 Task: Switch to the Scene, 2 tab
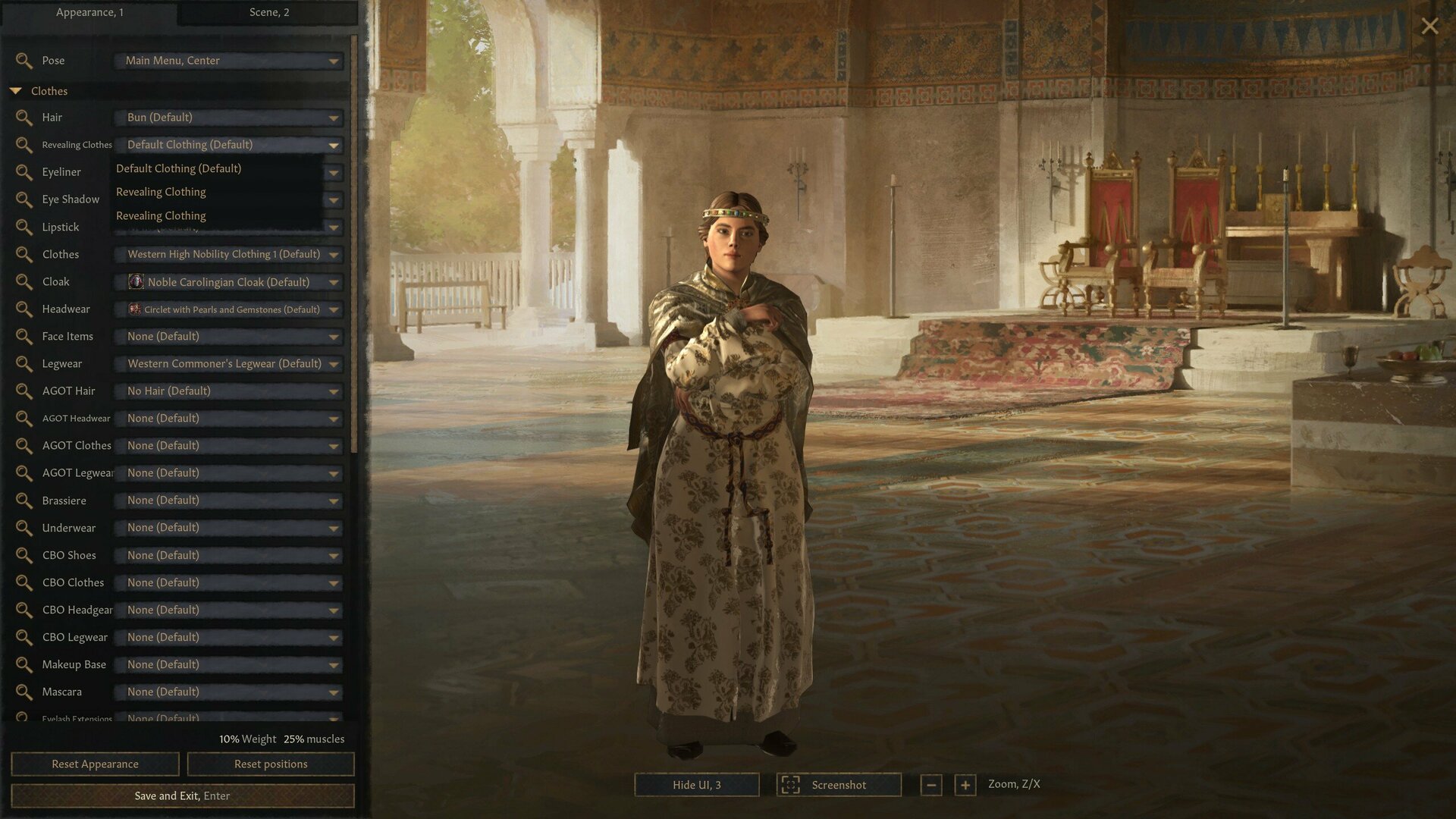coord(269,12)
